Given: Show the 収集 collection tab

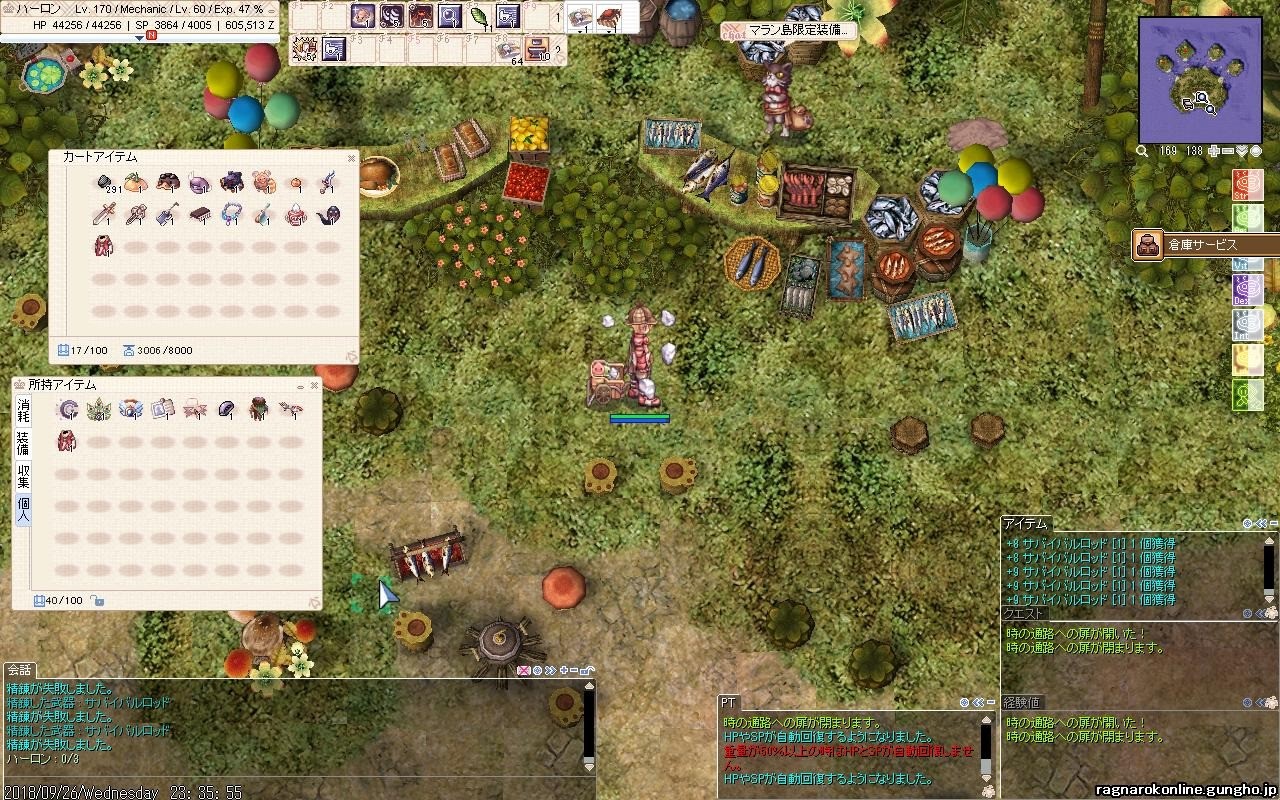Looking at the screenshot, I should tap(23, 476).
